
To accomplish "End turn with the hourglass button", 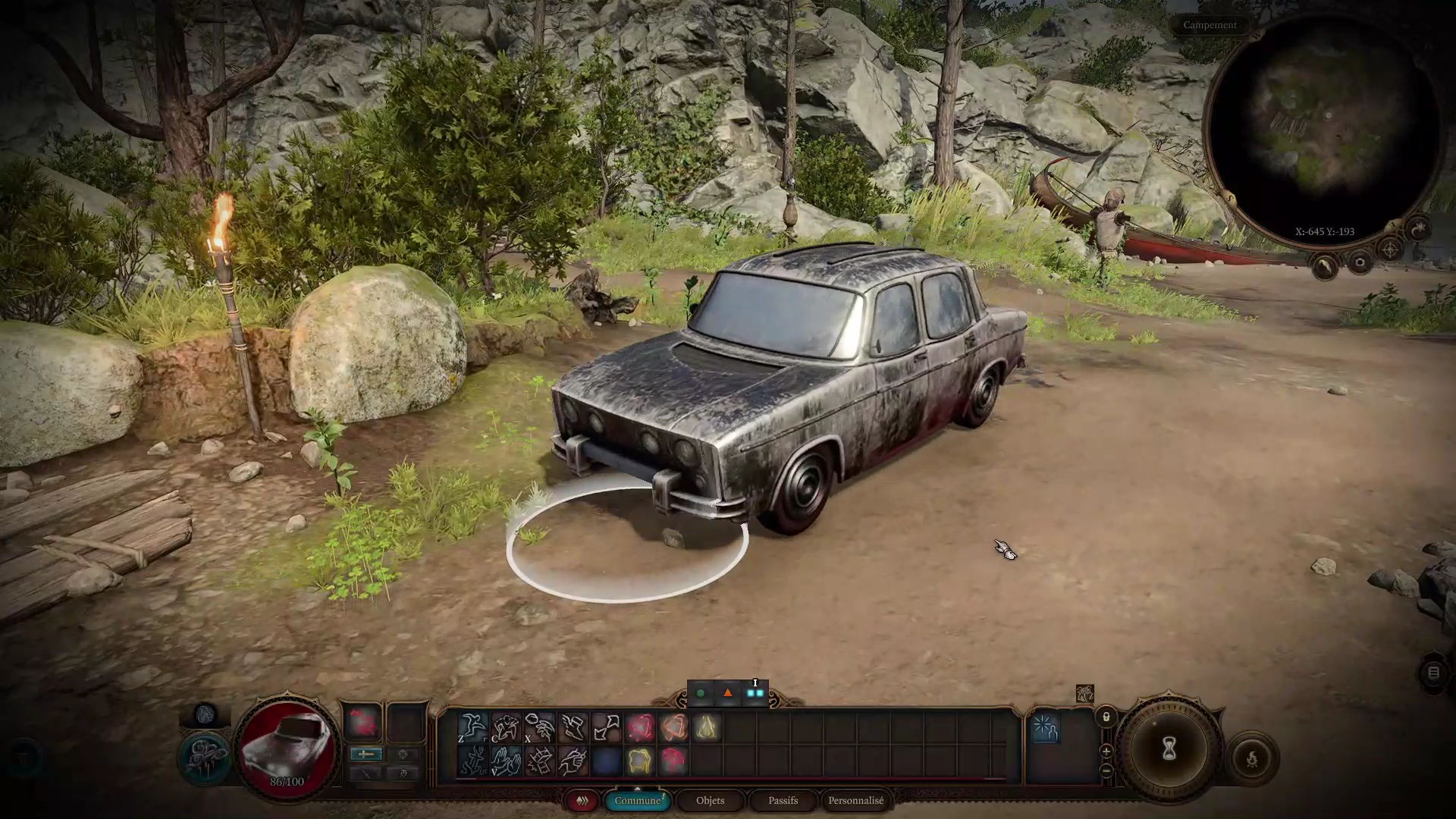I will [x=1169, y=749].
